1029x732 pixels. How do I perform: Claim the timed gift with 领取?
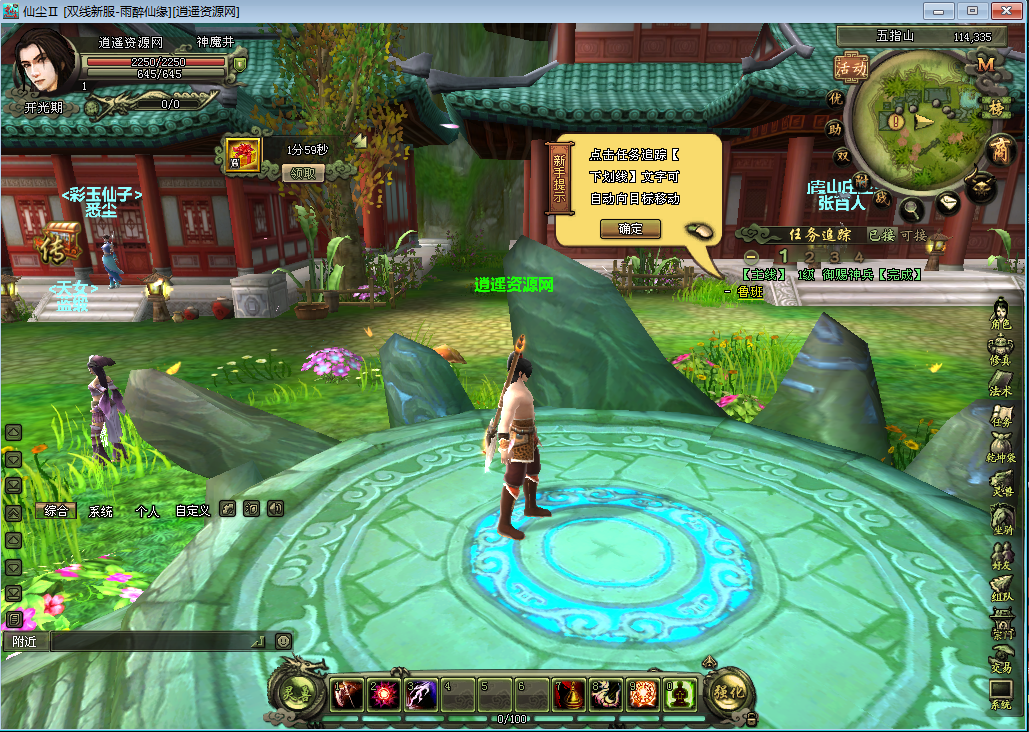pyautogui.click(x=309, y=173)
